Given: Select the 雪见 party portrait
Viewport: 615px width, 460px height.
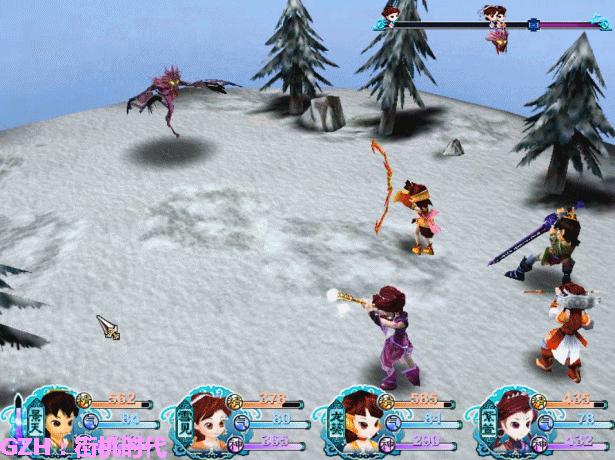Looking at the screenshot, I should point(205,420).
